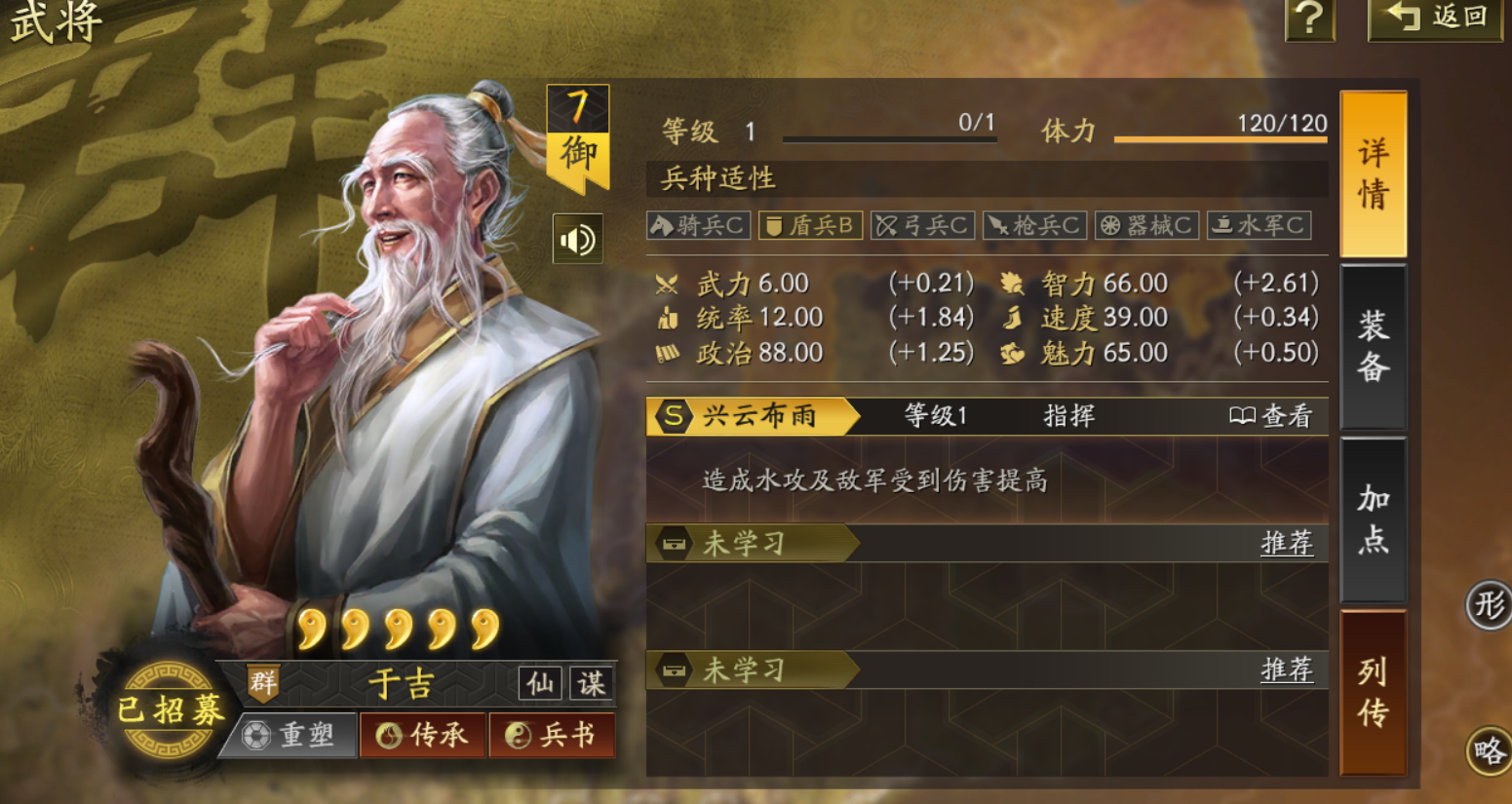Play Yu Ji's voice line via speaker icon
The width and height of the screenshot is (1512, 804).
pyautogui.click(x=579, y=239)
